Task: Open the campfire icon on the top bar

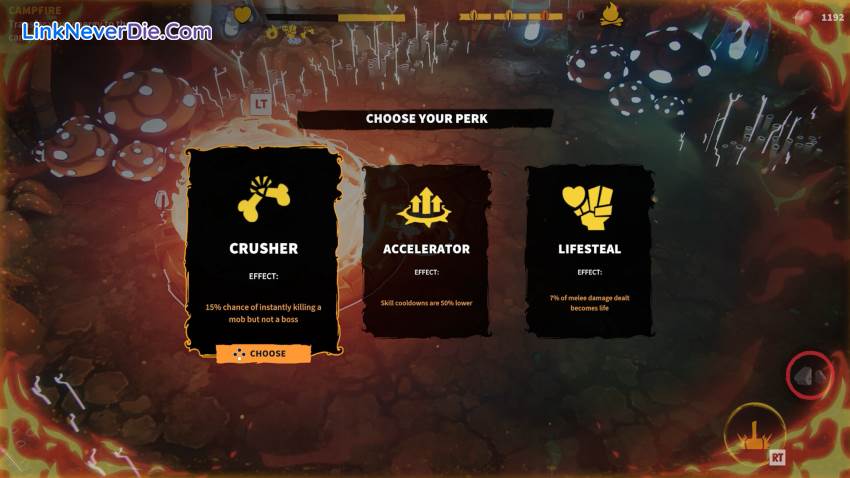Action: 611,15
